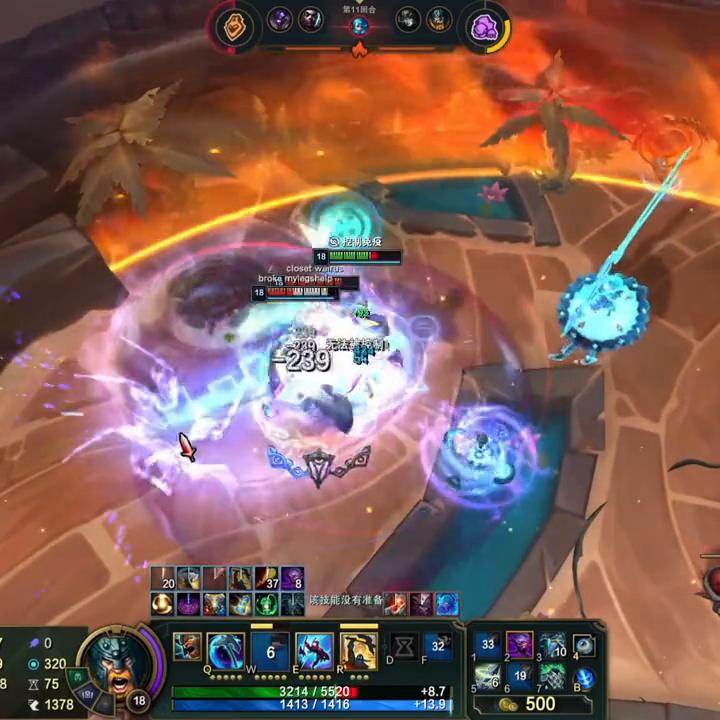Click the passive ability icon beside Q
Image resolution: width=720 pixels, height=720 pixels.
[x=187, y=647]
